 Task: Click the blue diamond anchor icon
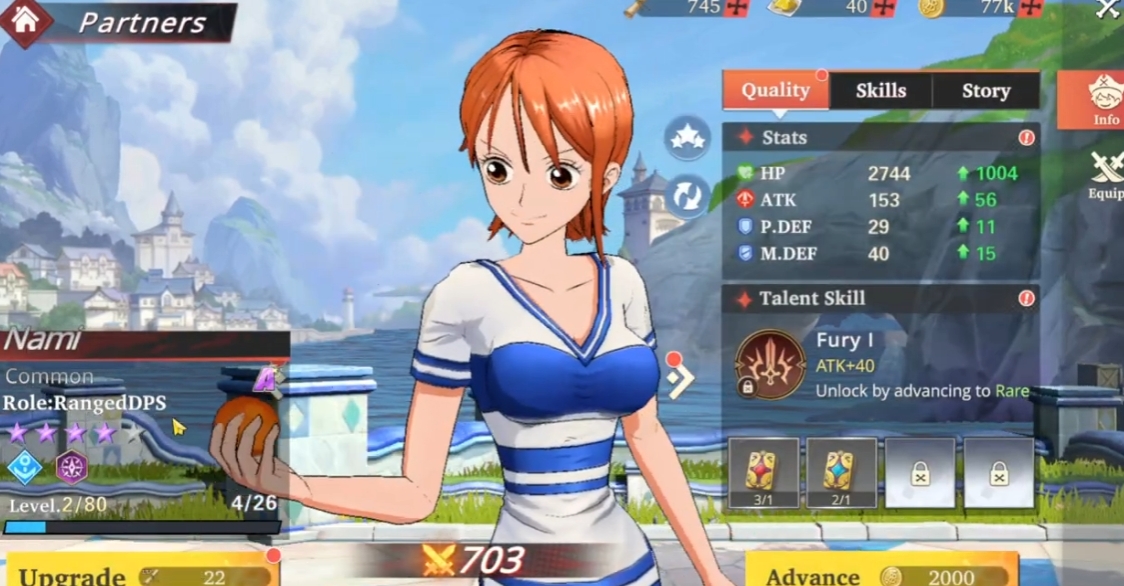(x=23, y=467)
